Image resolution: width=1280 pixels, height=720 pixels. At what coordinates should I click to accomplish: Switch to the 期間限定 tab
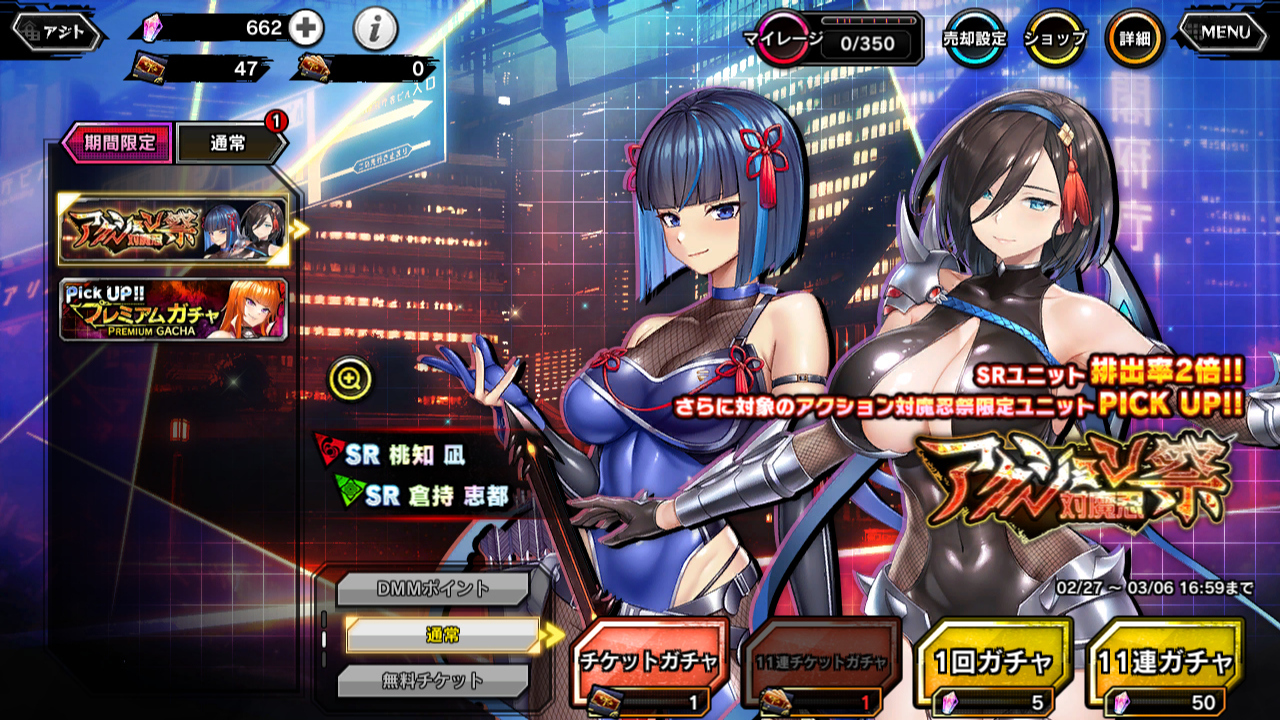[118, 143]
